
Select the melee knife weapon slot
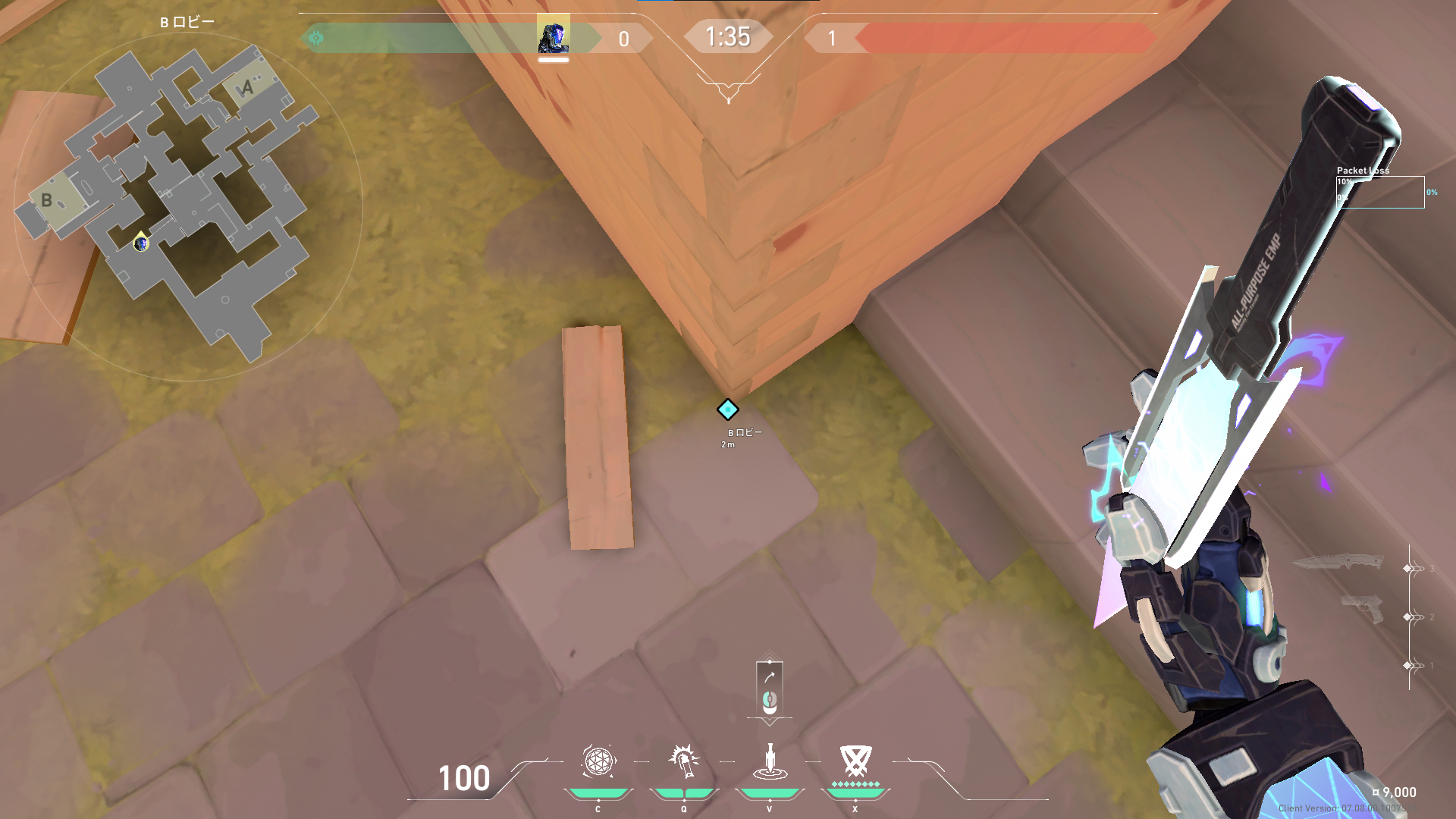(1337, 563)
